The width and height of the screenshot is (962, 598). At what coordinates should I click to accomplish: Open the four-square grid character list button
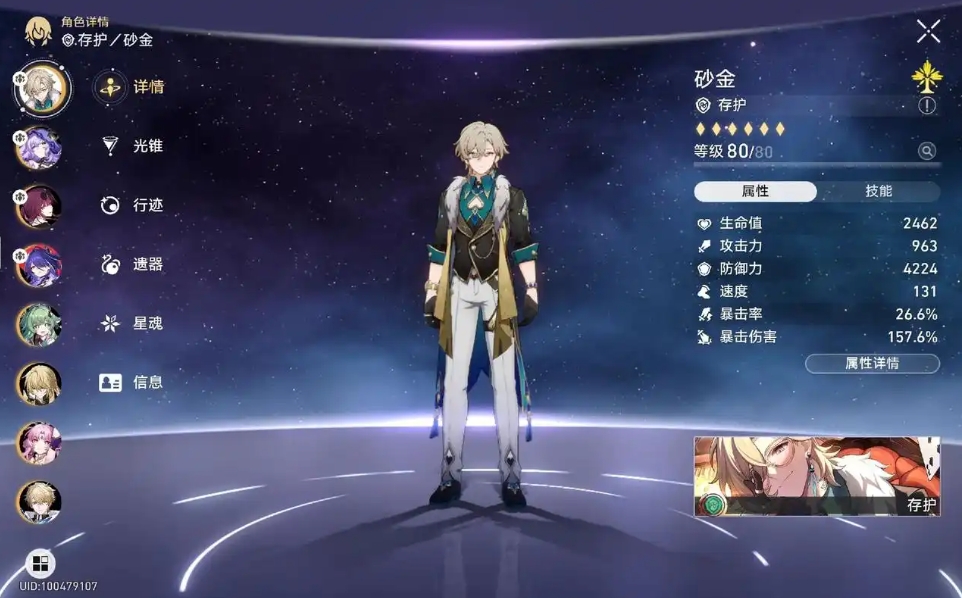39,563
